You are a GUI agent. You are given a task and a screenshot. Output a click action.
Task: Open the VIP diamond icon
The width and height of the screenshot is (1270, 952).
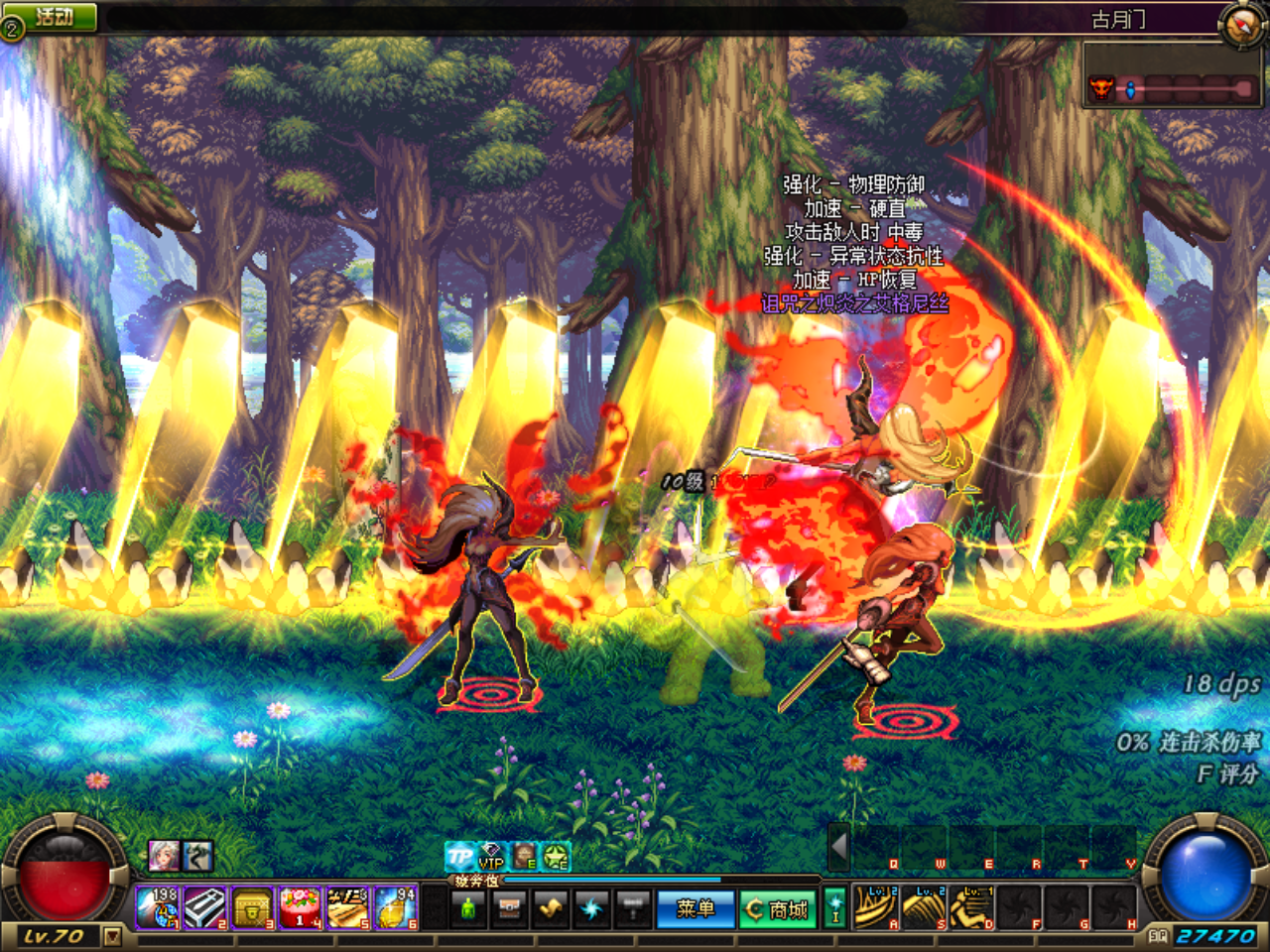coord(491,857)
